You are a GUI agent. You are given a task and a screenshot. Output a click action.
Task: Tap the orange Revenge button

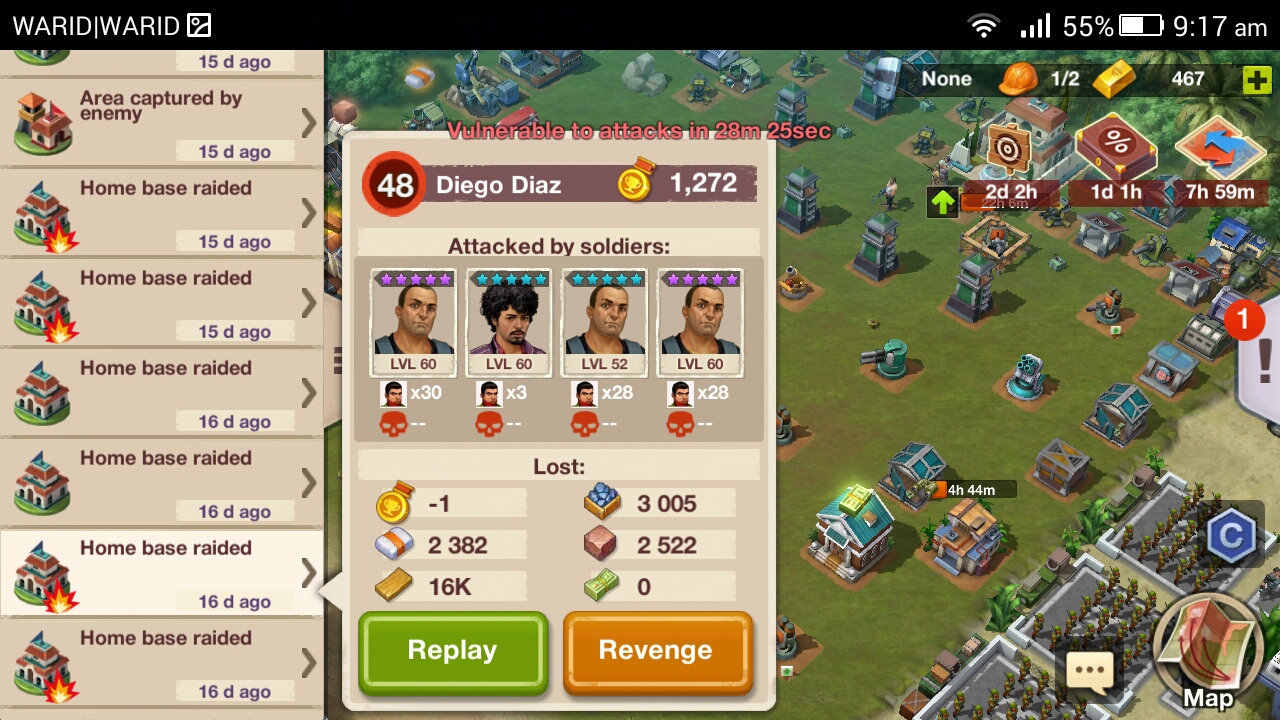tap(656, 652)
